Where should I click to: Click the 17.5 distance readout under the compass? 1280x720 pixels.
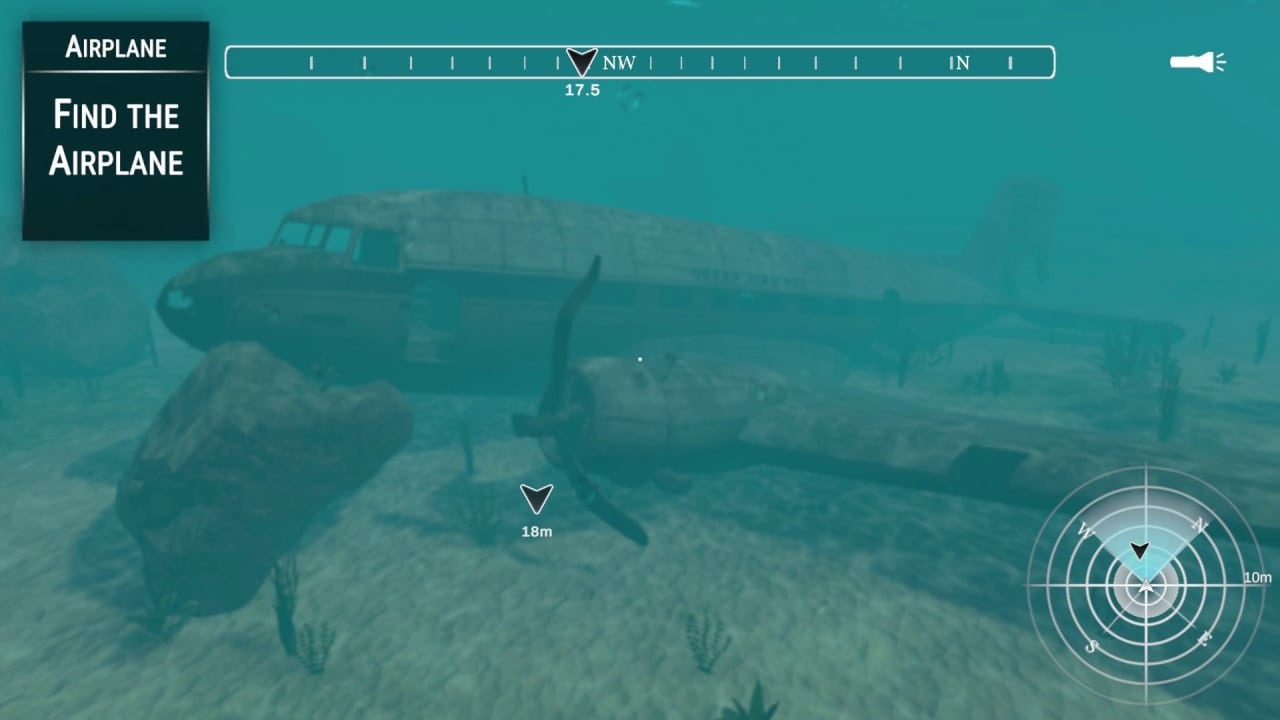pyautogui.click(x=582, y=89)
